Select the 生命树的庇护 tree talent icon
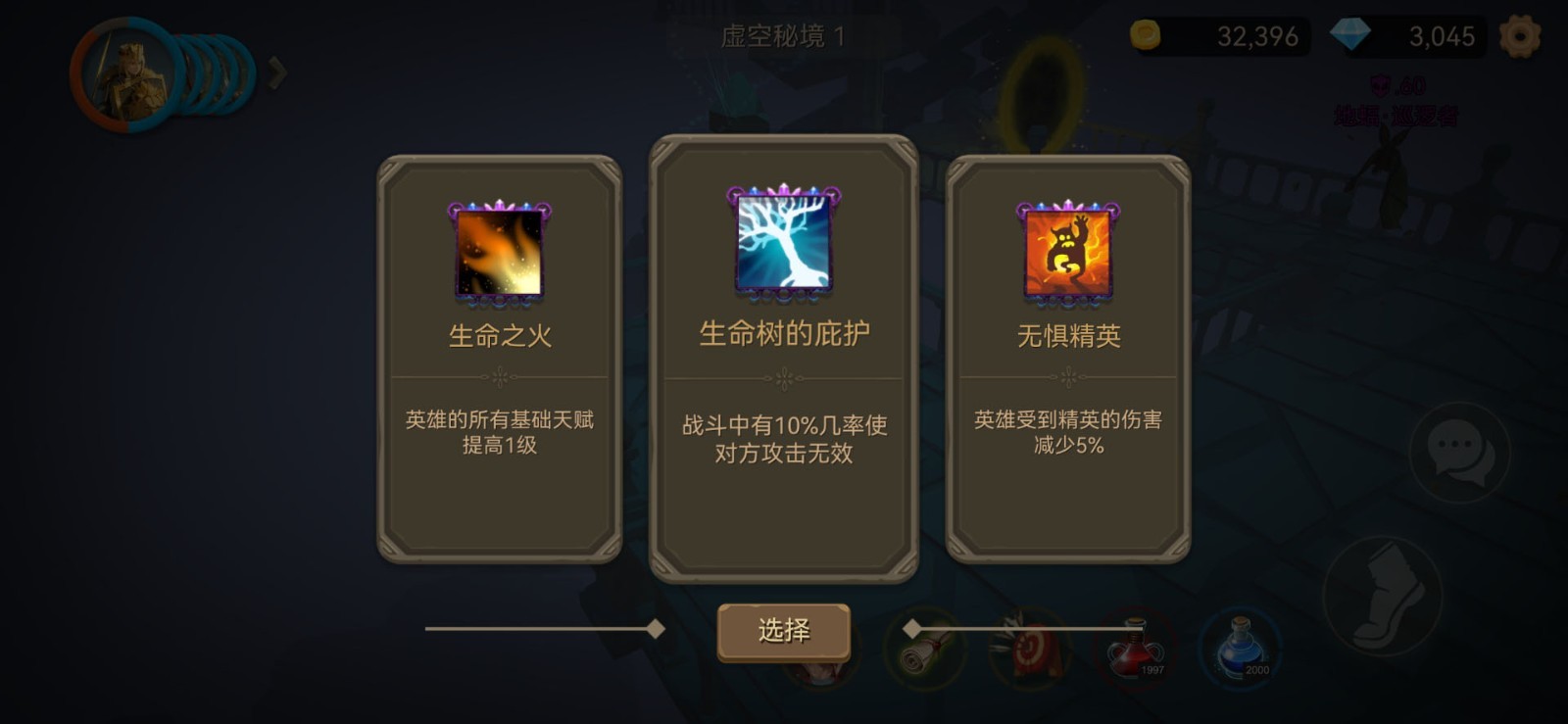The height and width of the screenshot is (724, 1568). (x=783, y=244)
